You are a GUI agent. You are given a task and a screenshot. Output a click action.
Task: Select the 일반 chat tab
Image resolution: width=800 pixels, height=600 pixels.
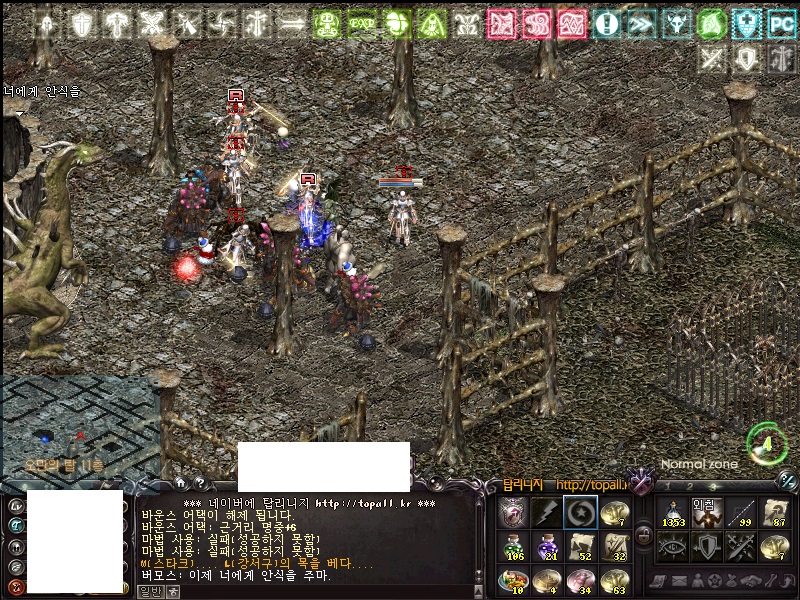tap(149, 591)
